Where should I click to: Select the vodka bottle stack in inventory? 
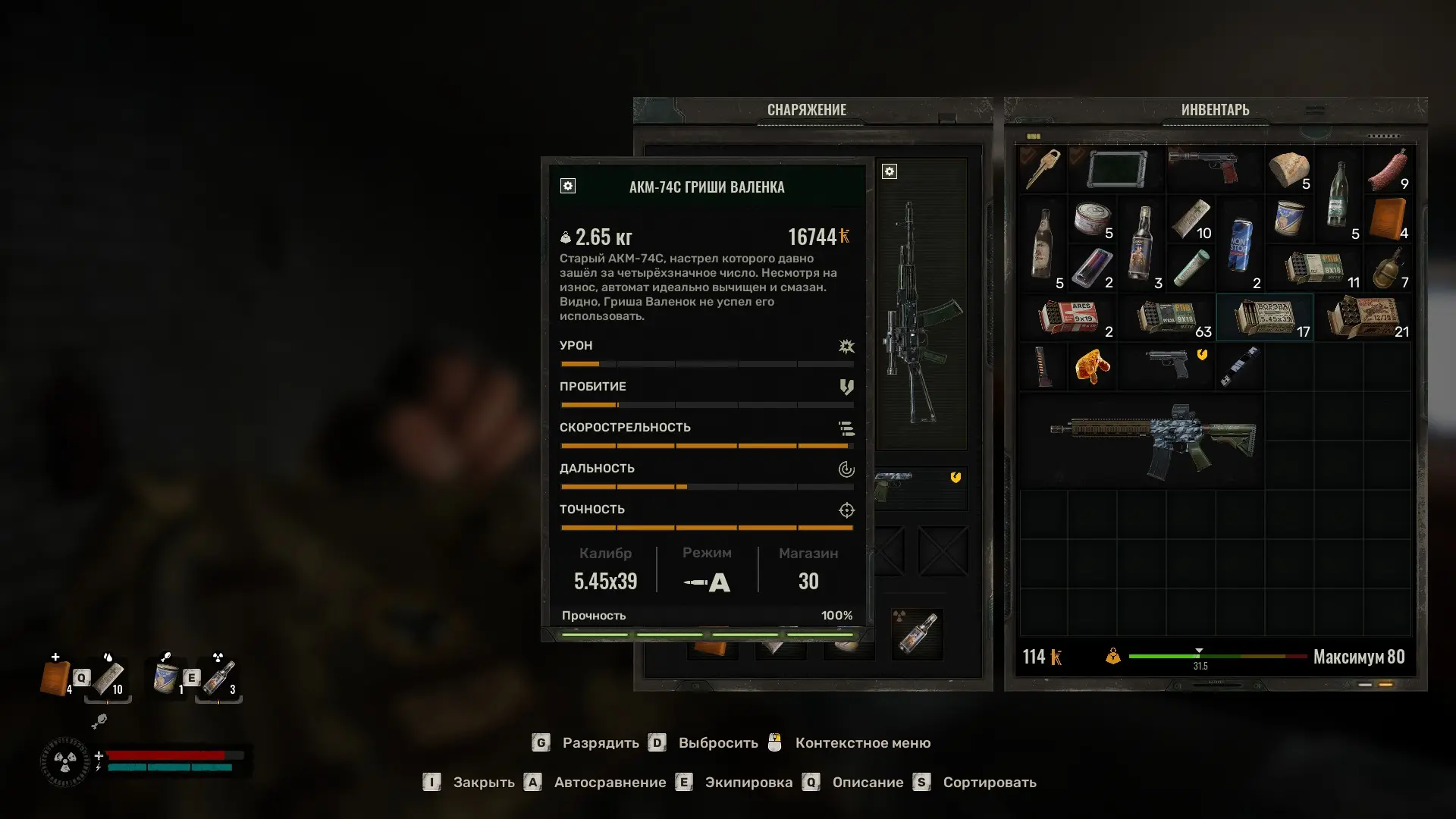1141,244
